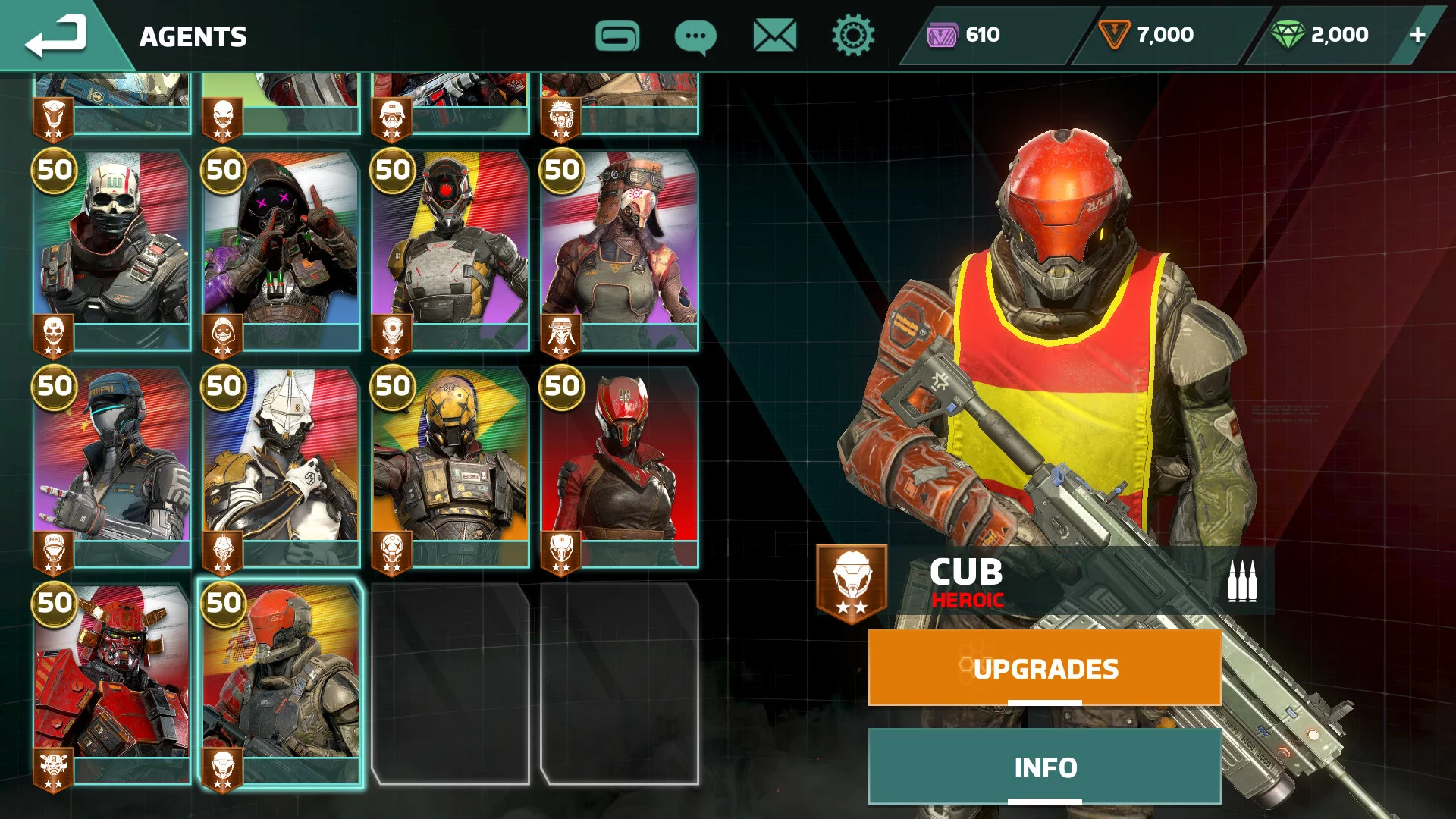Select the yellow-helmet agent on Brazil flag
Screen dimensions: 1456x819
[x=450, y=466]
